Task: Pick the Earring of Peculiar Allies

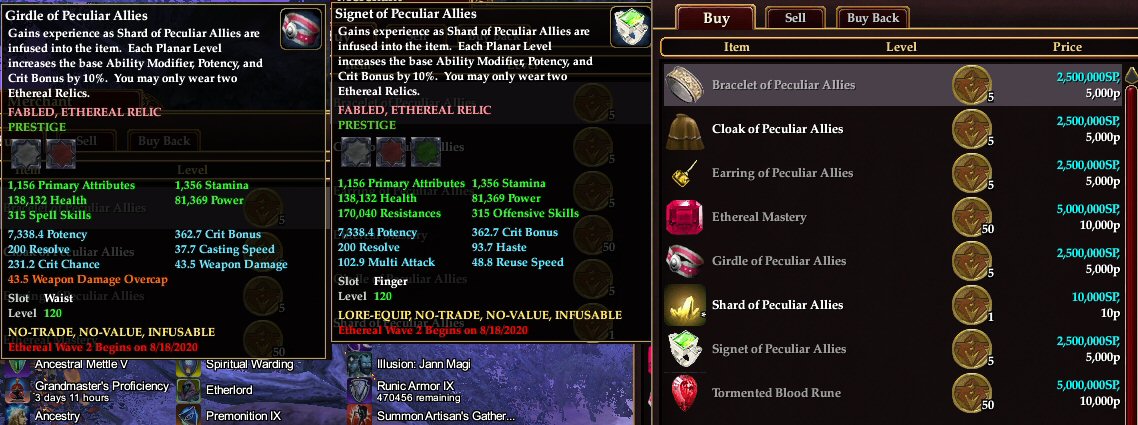Action: click(781, 172)
